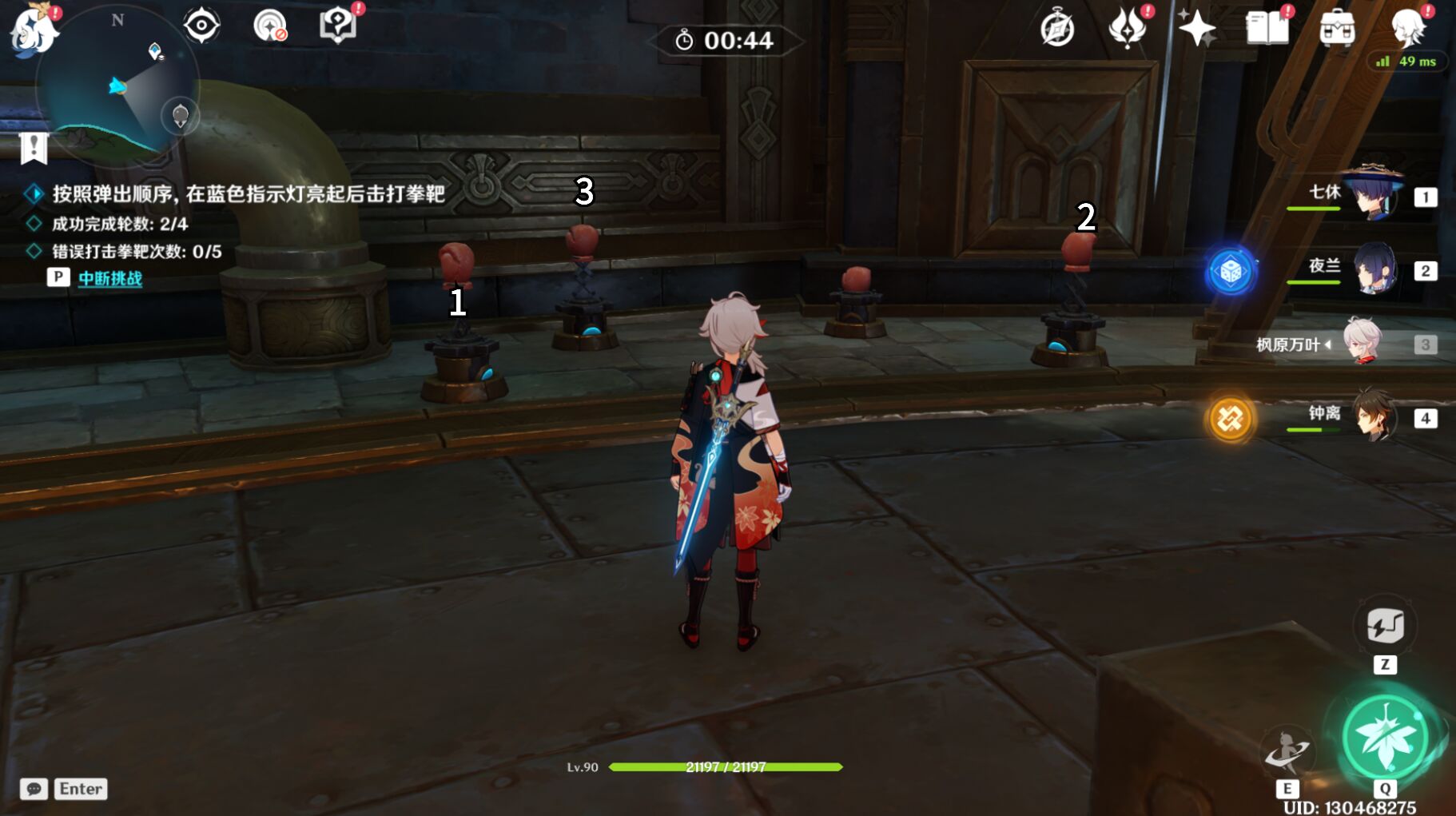
Task: Open the inventory backpack icon
Action: 1339,28
